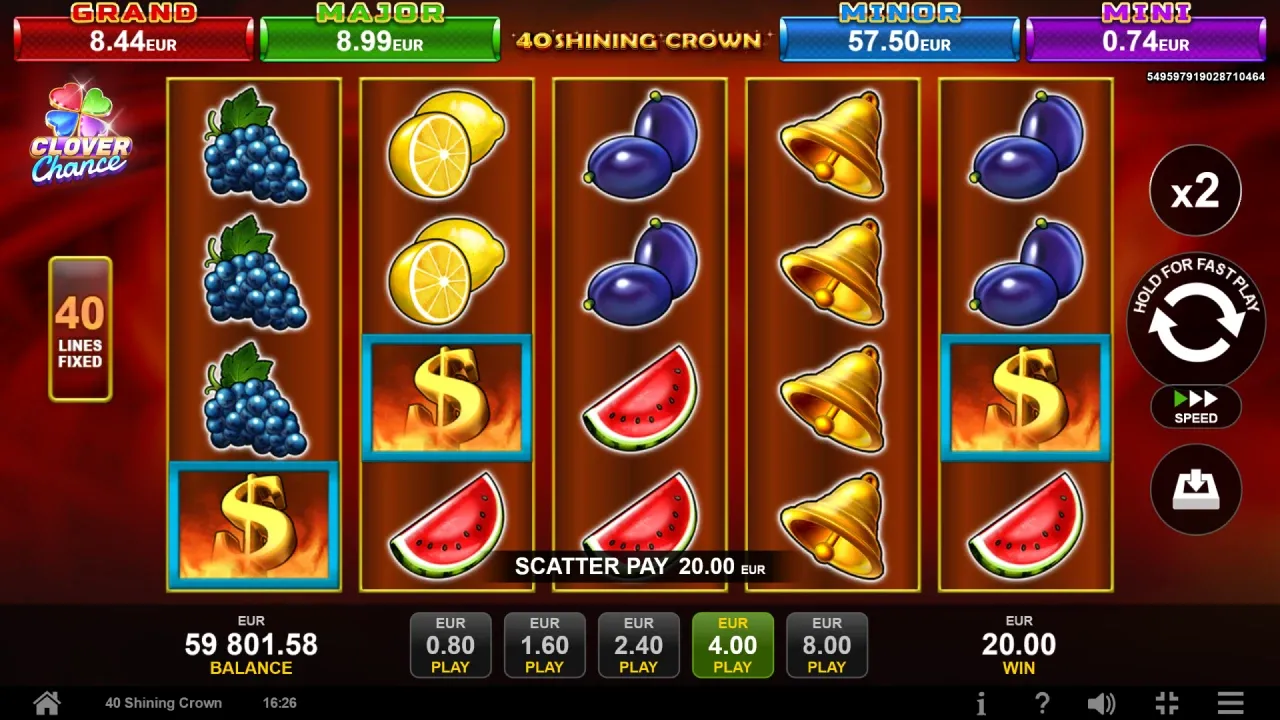Image resolution: width=1280 pixels, height=720 pixels.
Task: Open the help question mark icon
Action: (1042, 702)
